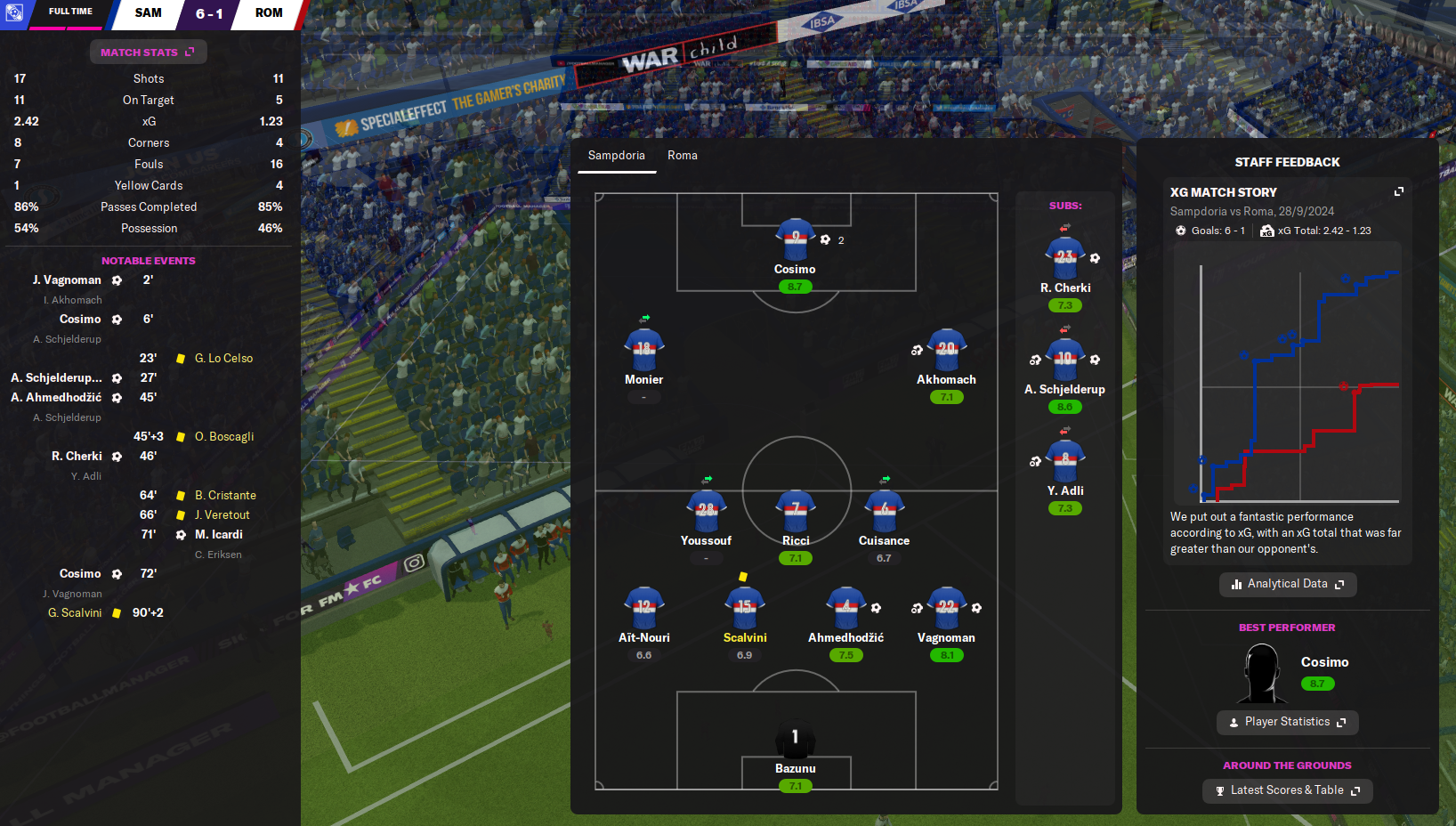Select Monier on the left wing
Image resolution: width=1456 pixels, height=826 pixels.
pyautogui.click(x=643, y=351)
